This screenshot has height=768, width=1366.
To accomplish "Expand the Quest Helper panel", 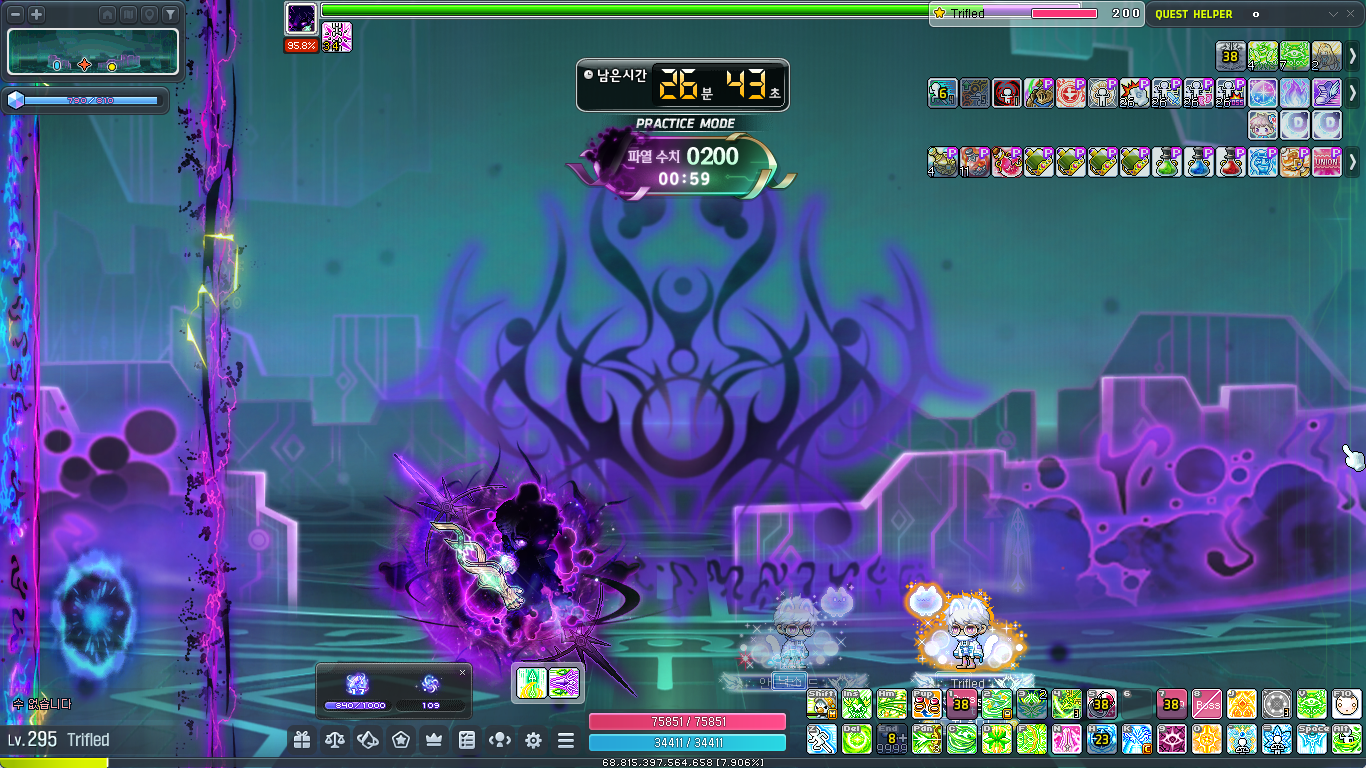I will [1332, 15].
